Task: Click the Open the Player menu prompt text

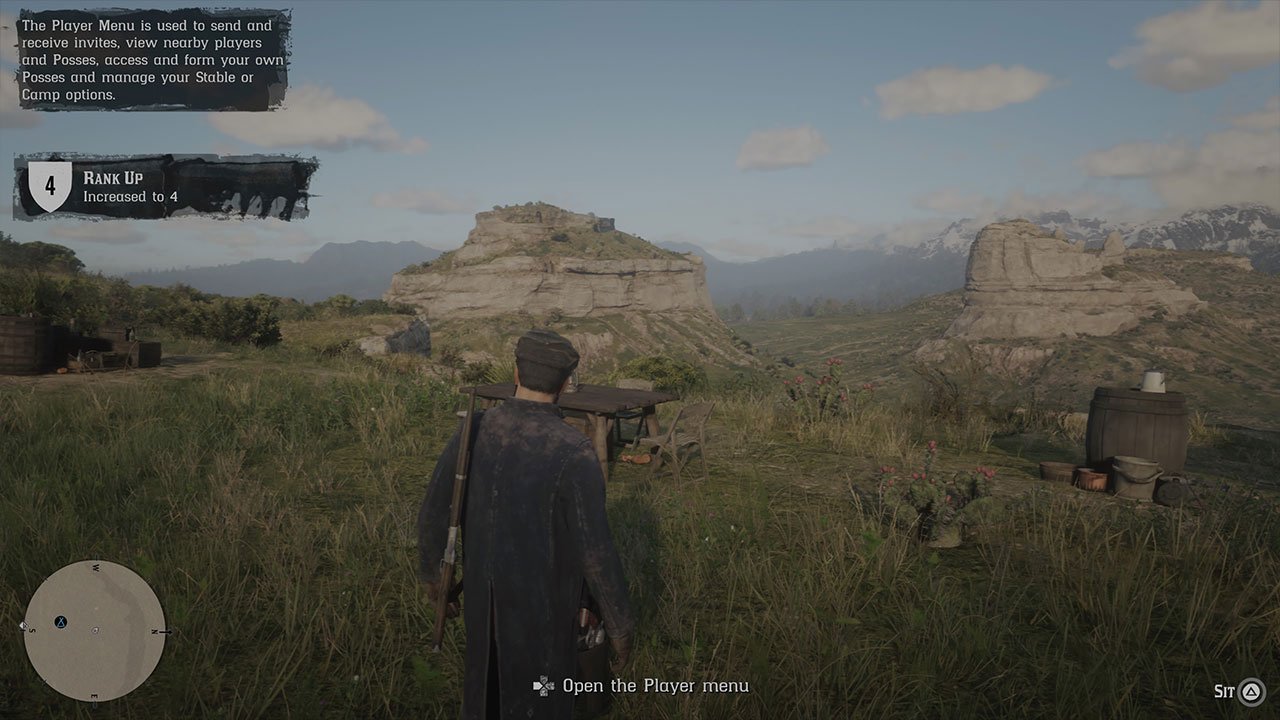Action: click(655, 686)
